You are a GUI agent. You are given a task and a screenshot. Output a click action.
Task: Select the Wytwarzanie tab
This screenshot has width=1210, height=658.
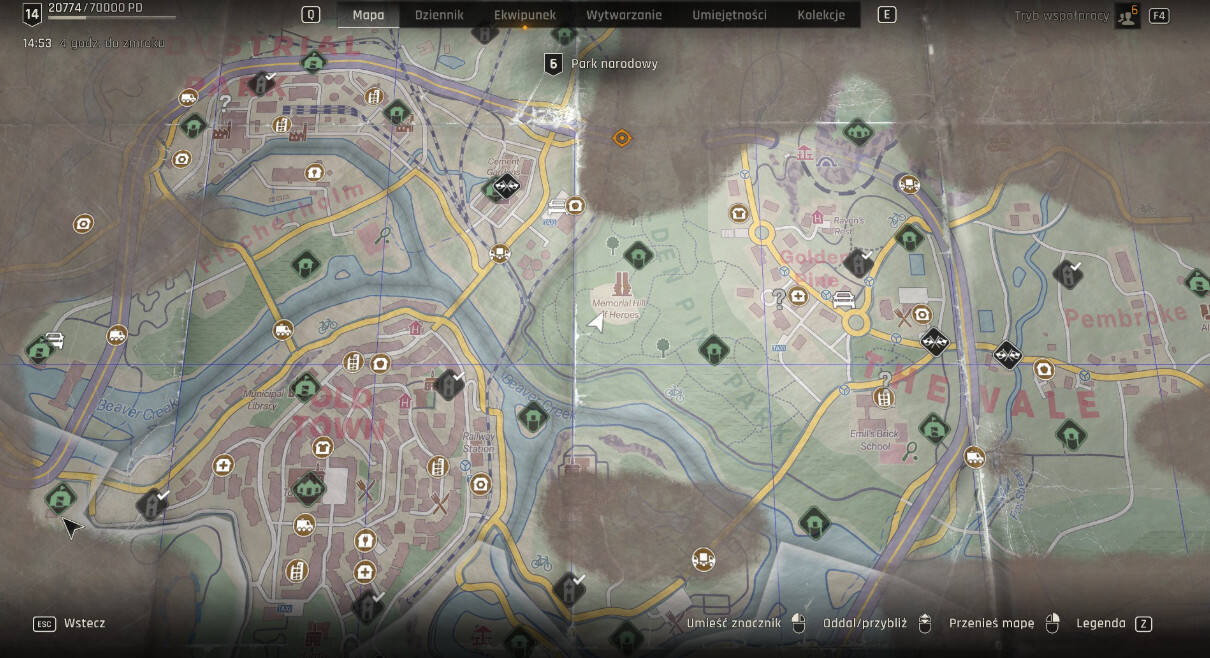[x=624, y=15]
